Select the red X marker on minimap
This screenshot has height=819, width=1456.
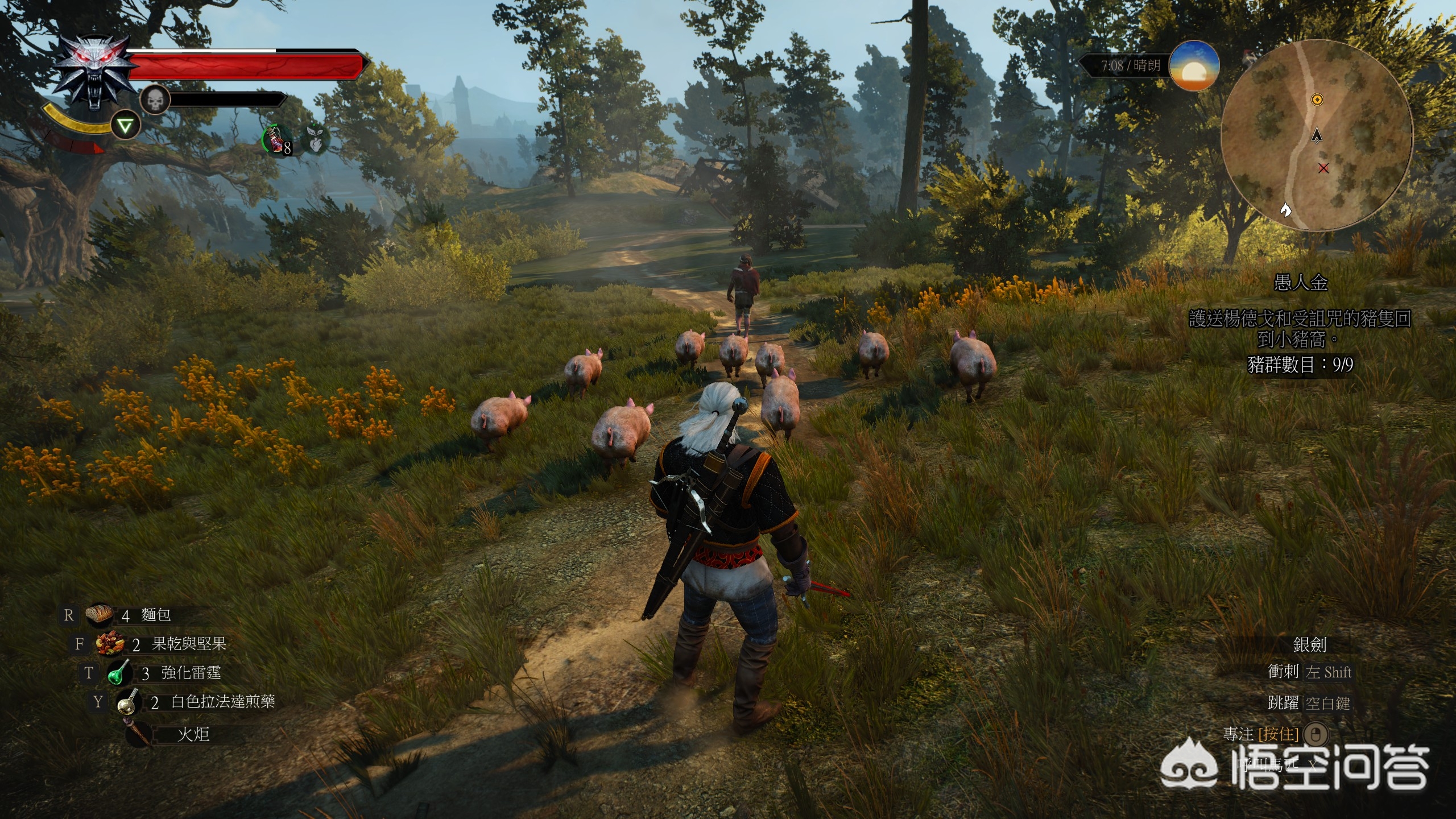click(1323, 168)
